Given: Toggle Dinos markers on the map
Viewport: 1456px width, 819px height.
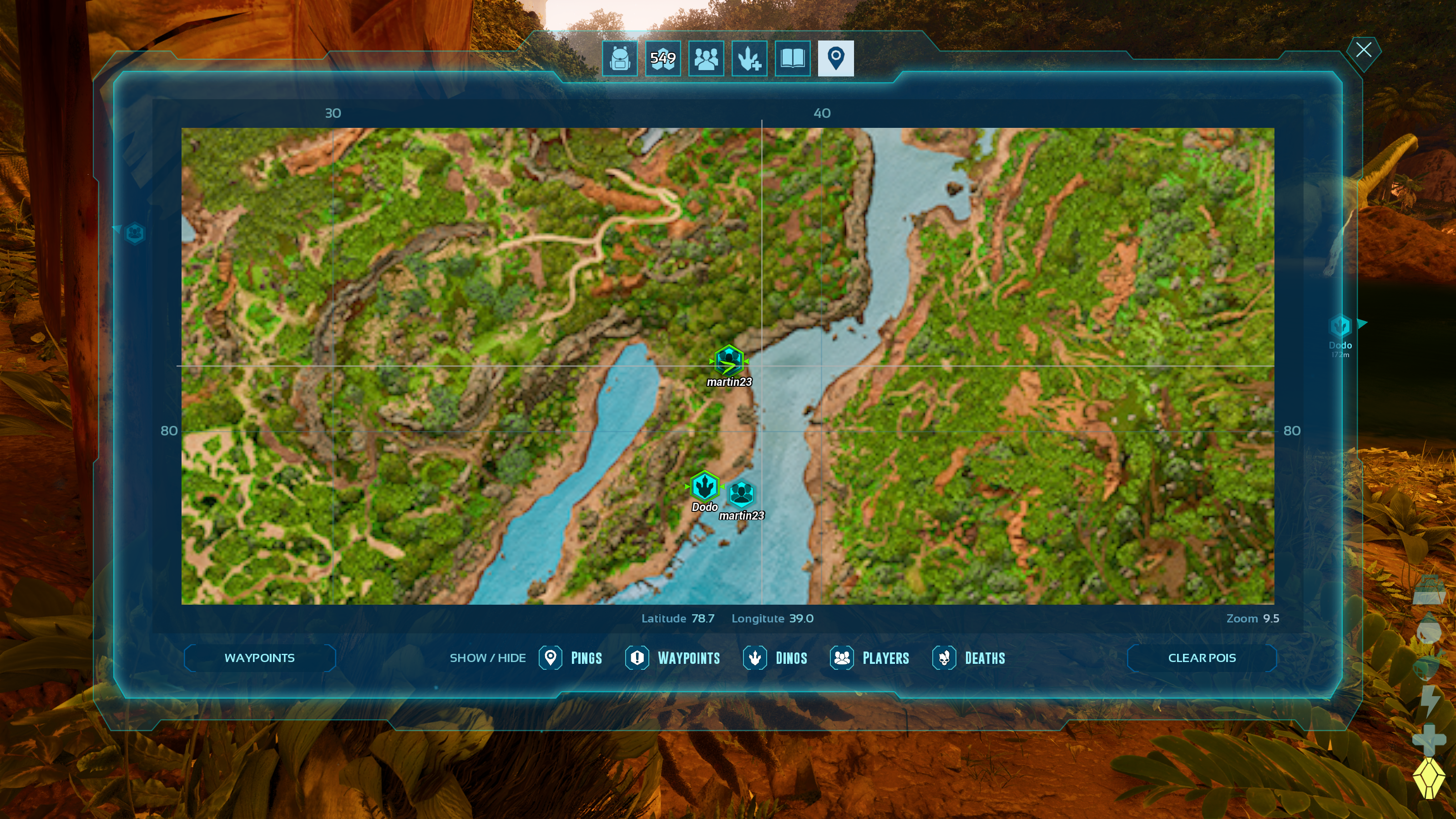Looking at the screenshot, I should [775, 658].
